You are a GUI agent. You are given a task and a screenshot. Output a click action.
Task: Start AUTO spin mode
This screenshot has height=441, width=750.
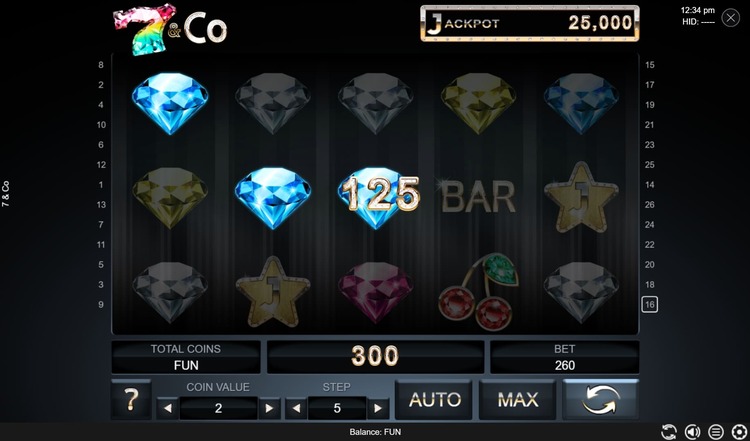pos(435,400)
